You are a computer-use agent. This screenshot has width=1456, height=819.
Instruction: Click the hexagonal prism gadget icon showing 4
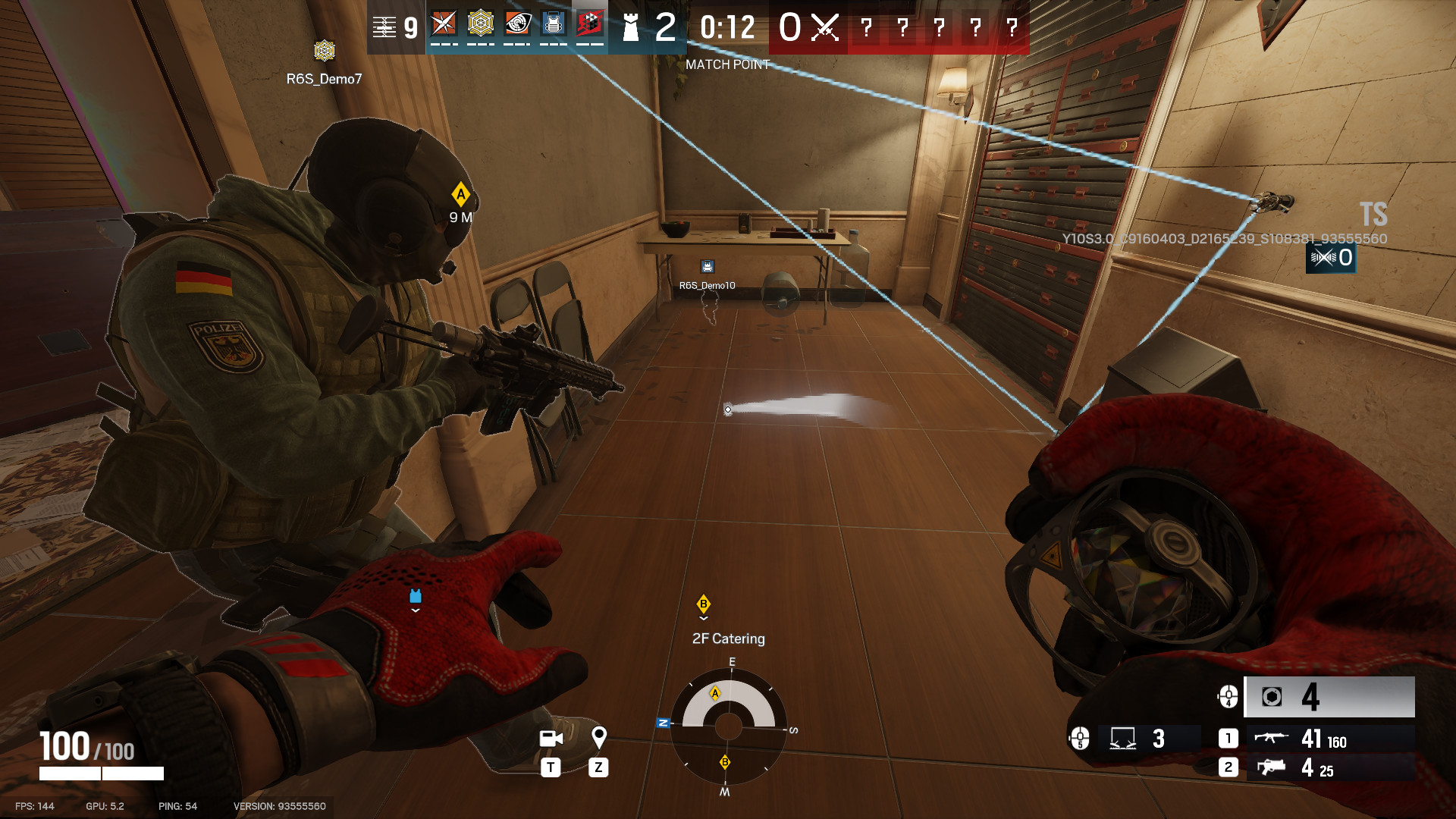tap(1271, 697)
